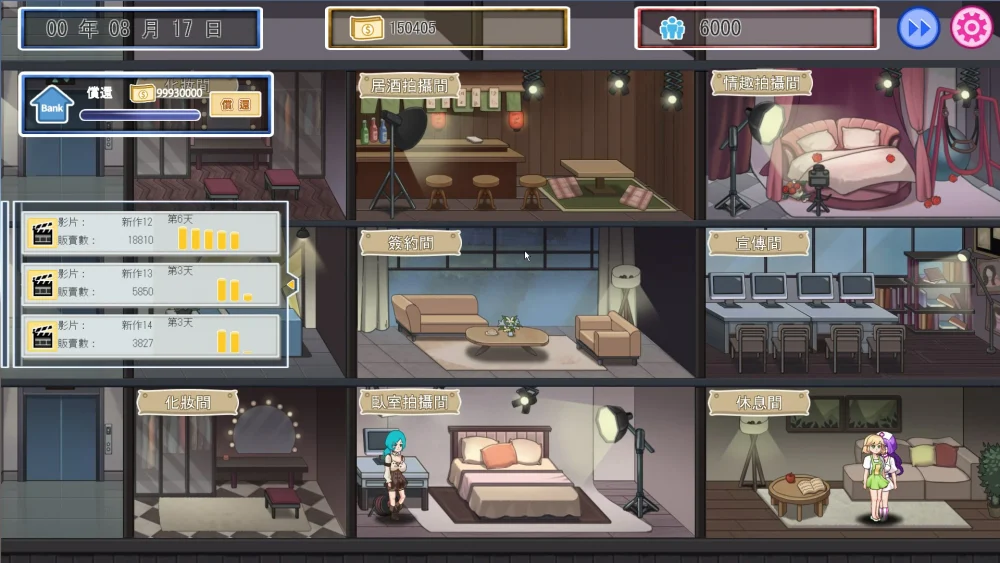Select the 新作13 film row

(152, 285)
